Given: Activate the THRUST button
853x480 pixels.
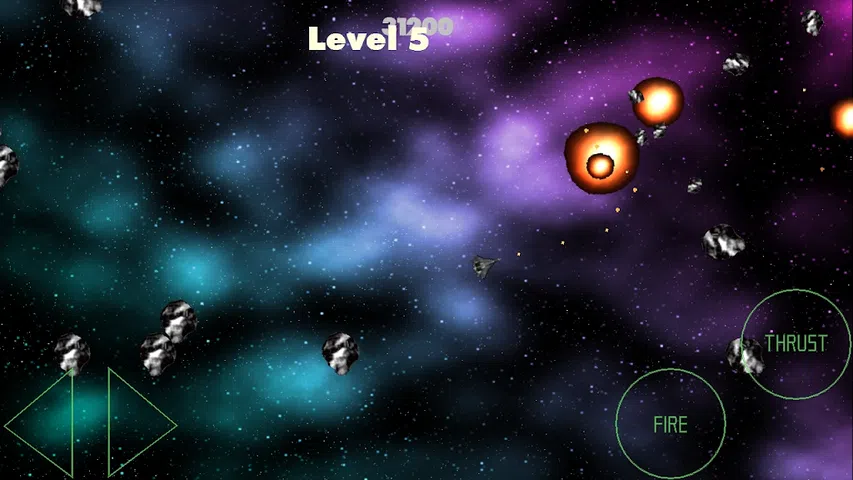Looking at the screenshot, I should pyautogui.click(x=796, y=344).
